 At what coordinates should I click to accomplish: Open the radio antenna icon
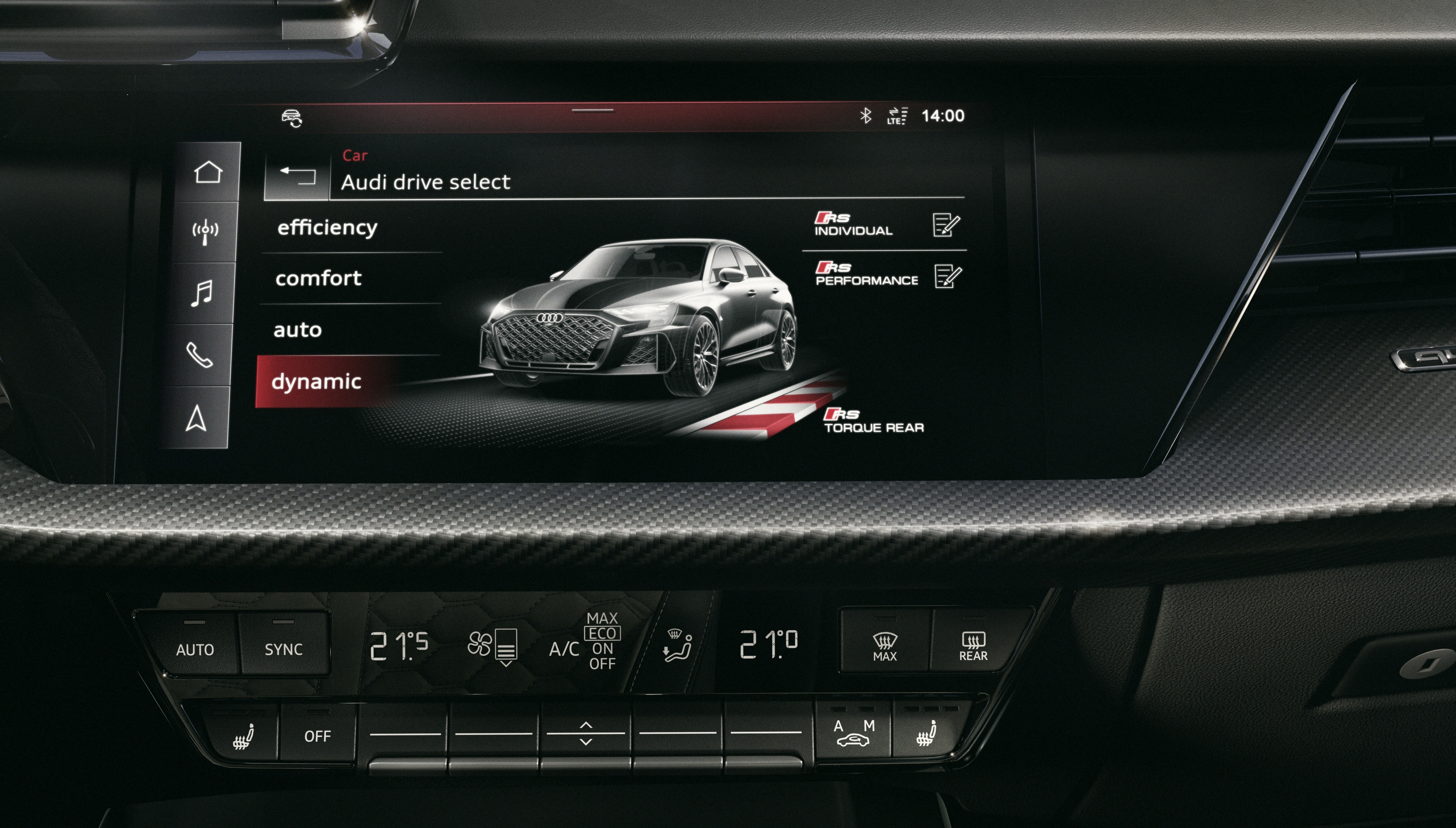205,232
